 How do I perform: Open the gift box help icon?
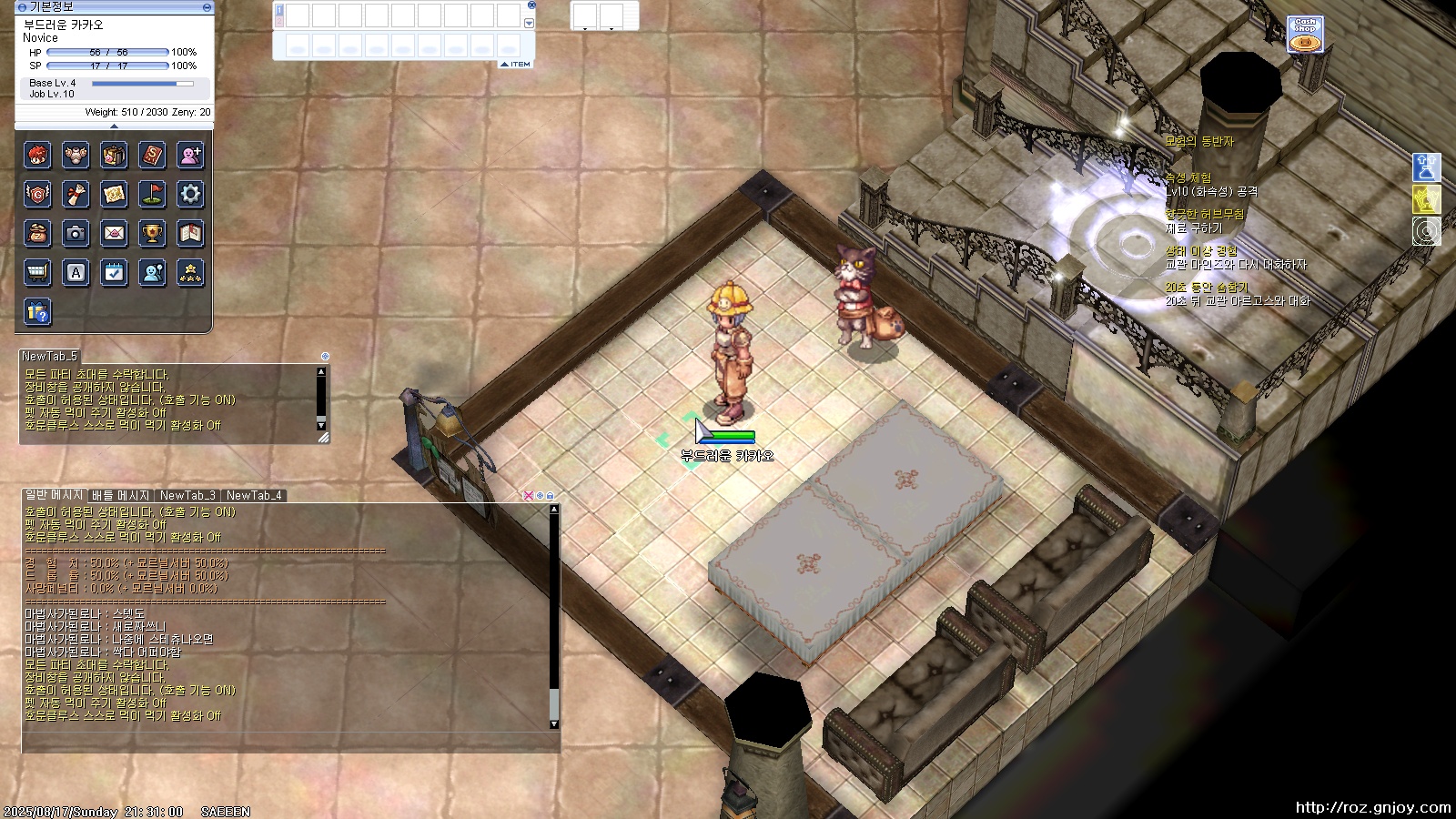click(x=37, y=312)
